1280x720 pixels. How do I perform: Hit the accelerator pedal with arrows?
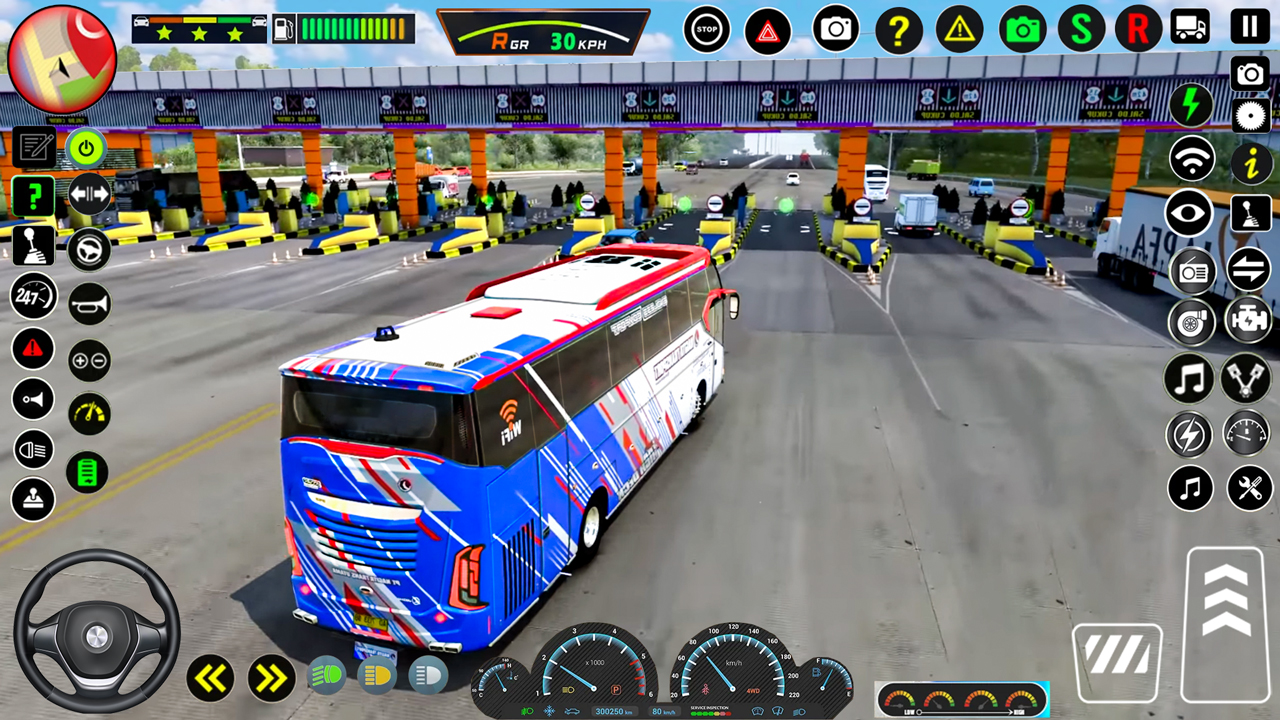click(1226, 623)
